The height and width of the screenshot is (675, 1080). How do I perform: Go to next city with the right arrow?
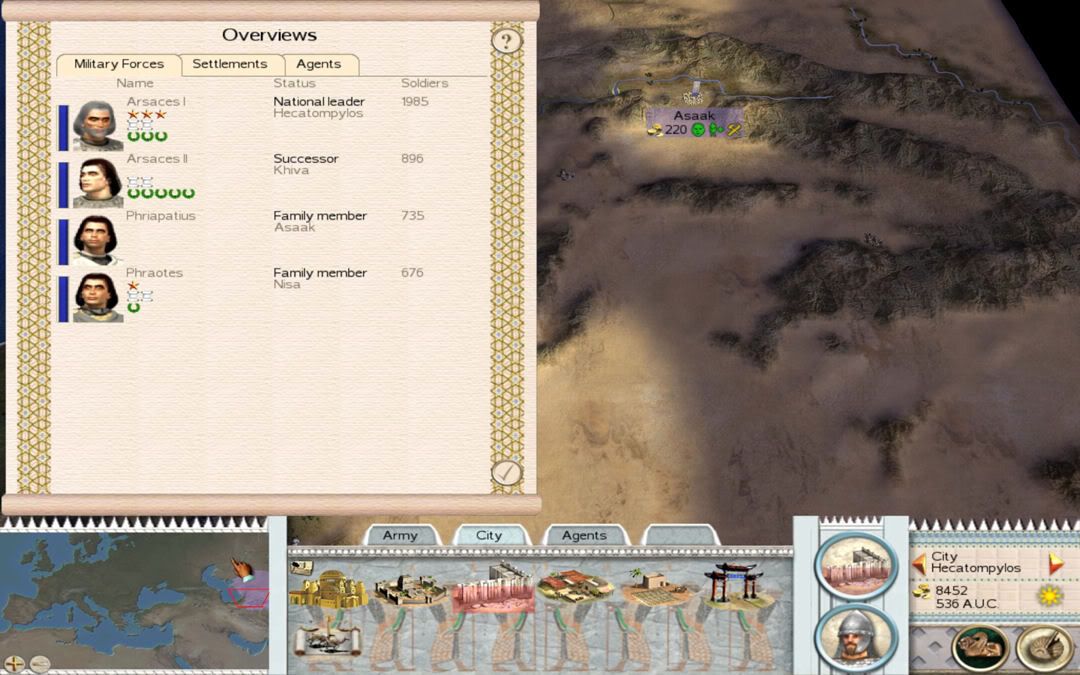tap(1055, 564)
